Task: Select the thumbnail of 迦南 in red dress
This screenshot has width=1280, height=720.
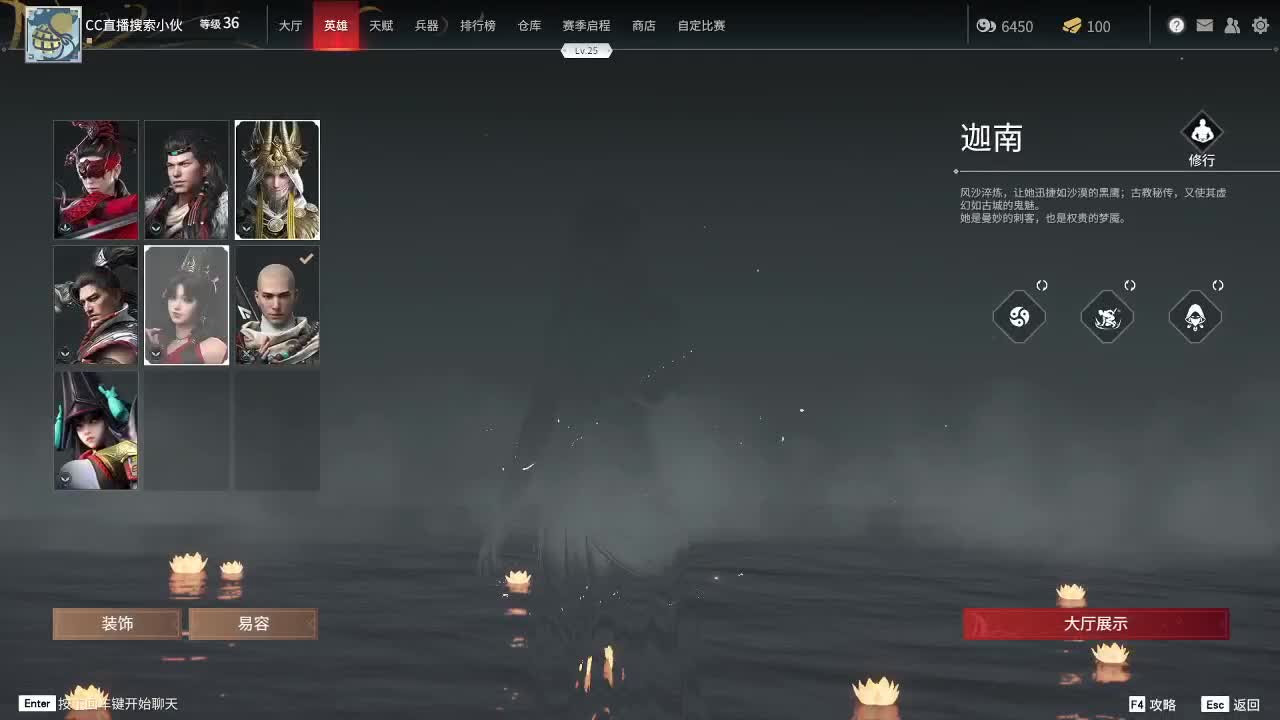Action: pyautogui.click(x=186, y=305)
